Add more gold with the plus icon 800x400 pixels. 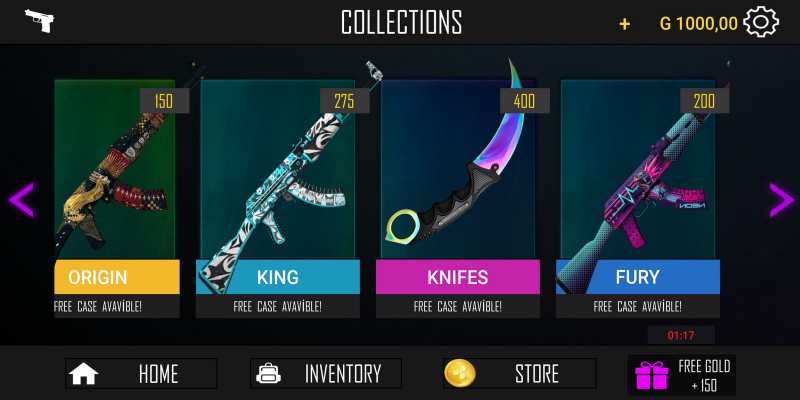(x=625, y=23)
